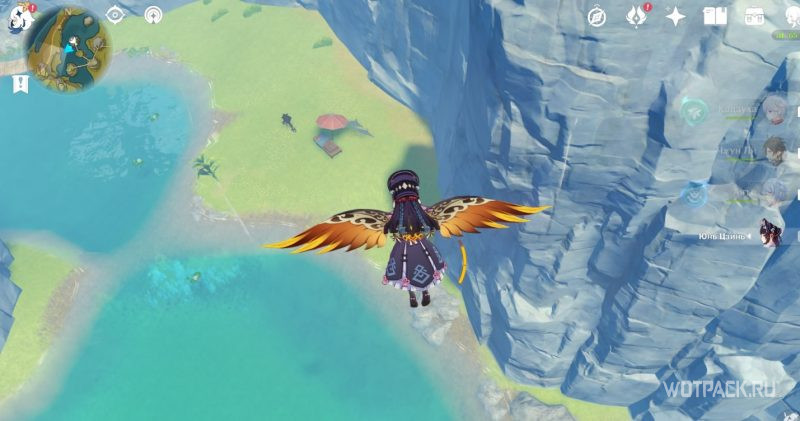Open the Battle Pass wings icon
The width and height of the screenshot is (800, 421).
point(636,16)
